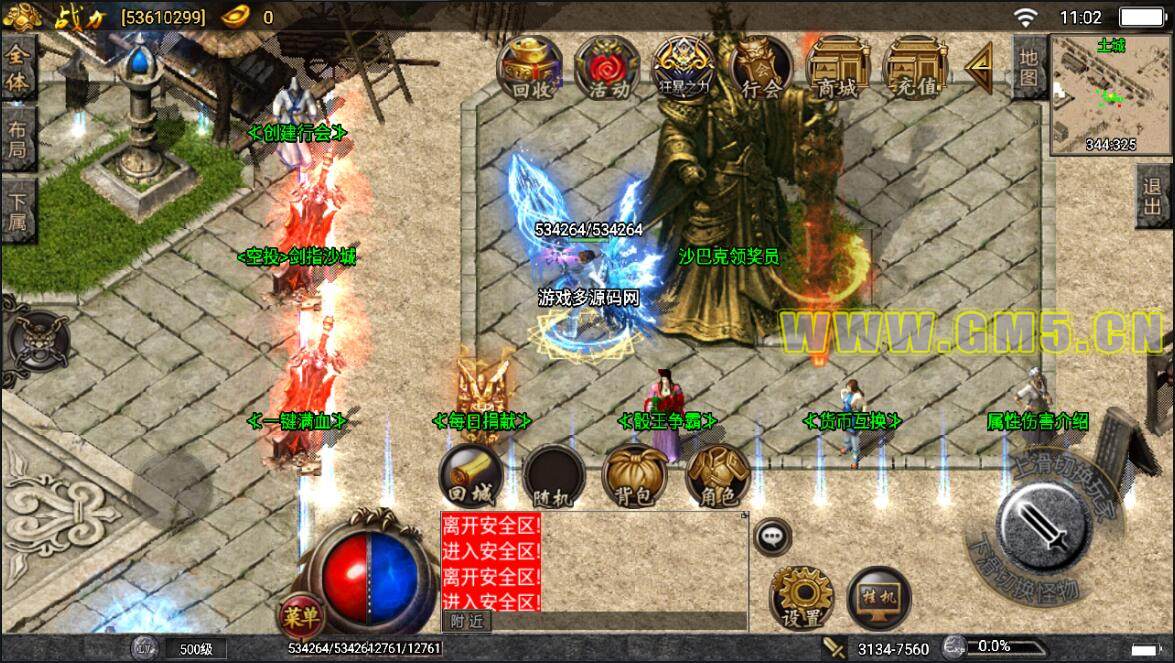
Task: Open the 角色 character sheet
Action: point(717,476)
